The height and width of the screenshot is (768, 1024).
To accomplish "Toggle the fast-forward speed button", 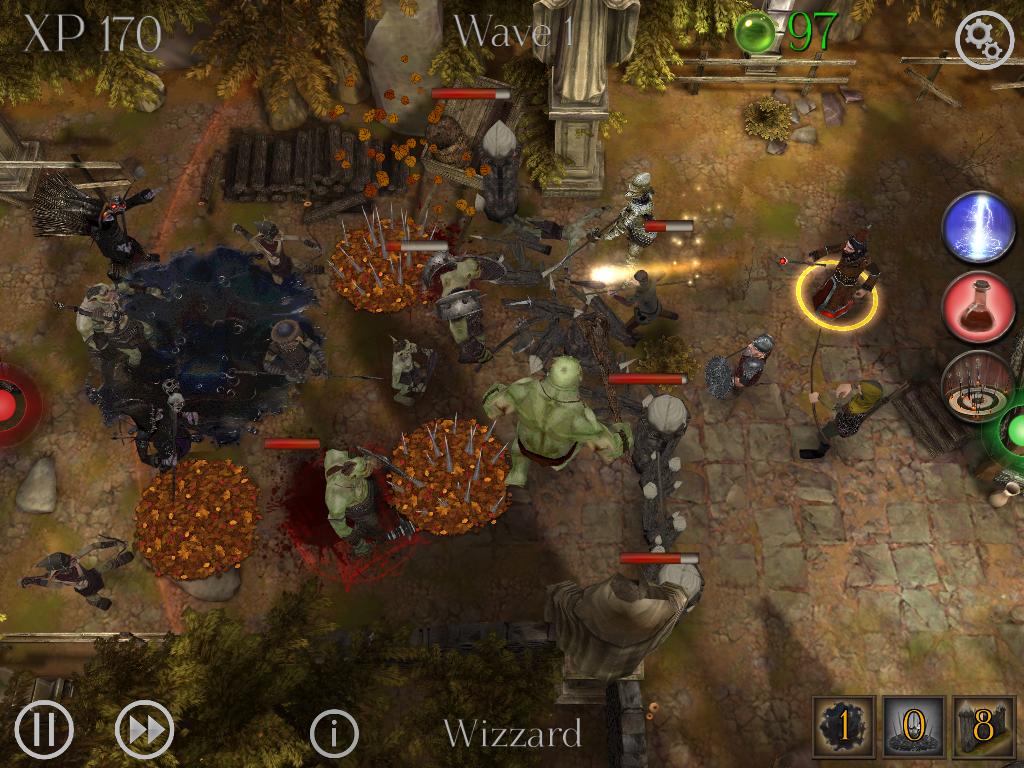I will coord(145,731).
